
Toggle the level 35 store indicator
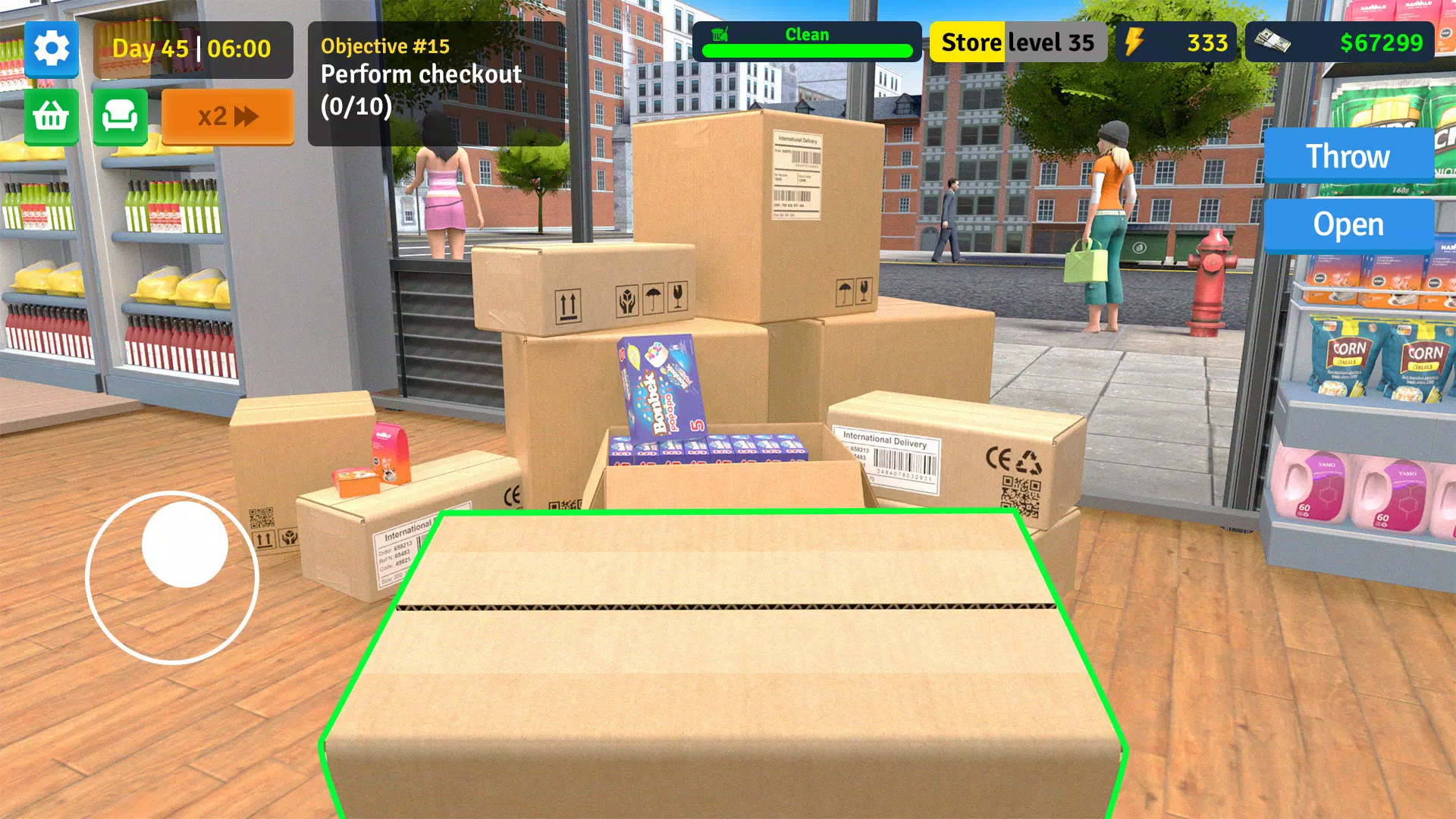click(x=1054, y=42)
